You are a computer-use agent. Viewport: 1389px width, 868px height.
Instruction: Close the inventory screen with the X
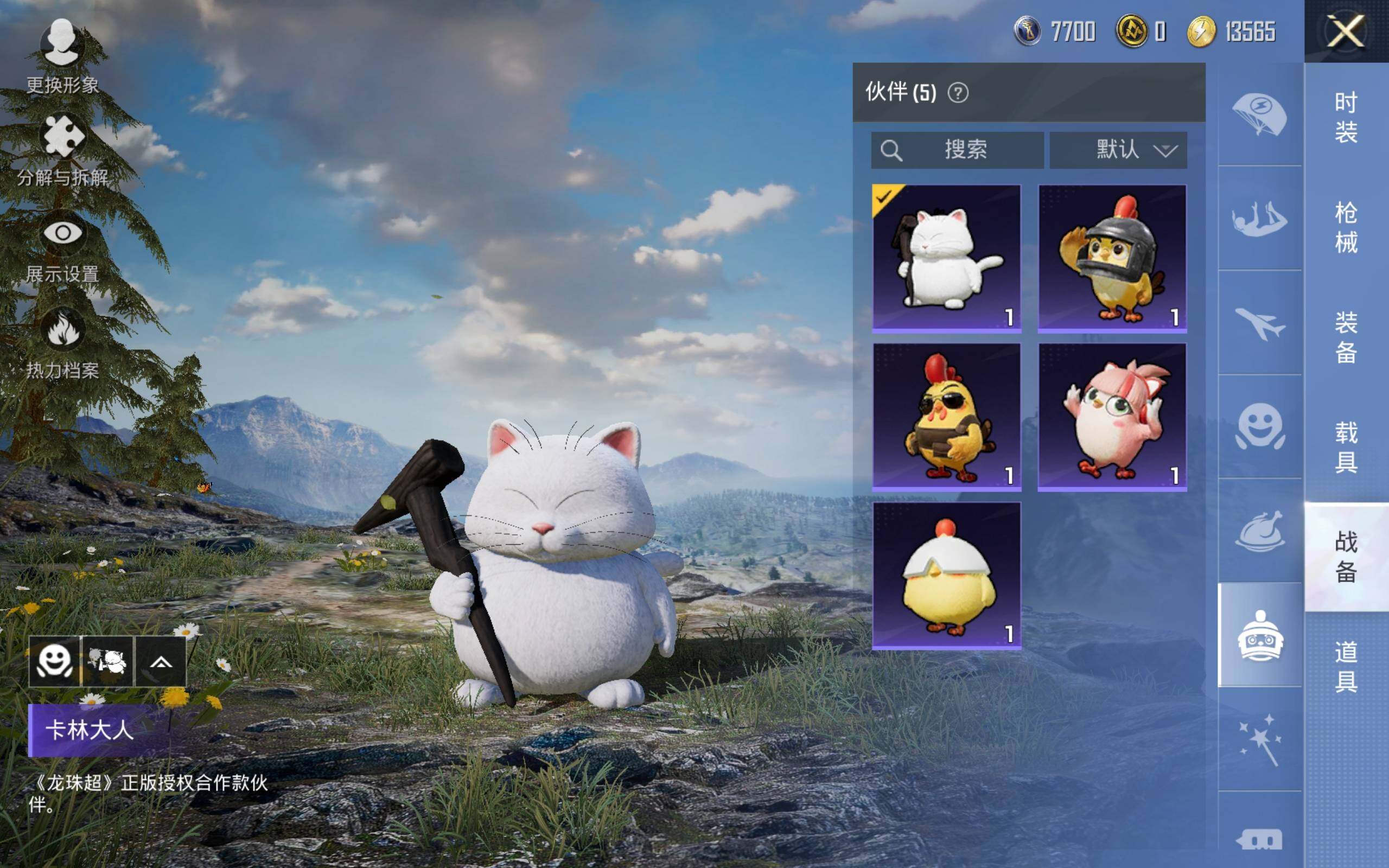[1346, 31]
